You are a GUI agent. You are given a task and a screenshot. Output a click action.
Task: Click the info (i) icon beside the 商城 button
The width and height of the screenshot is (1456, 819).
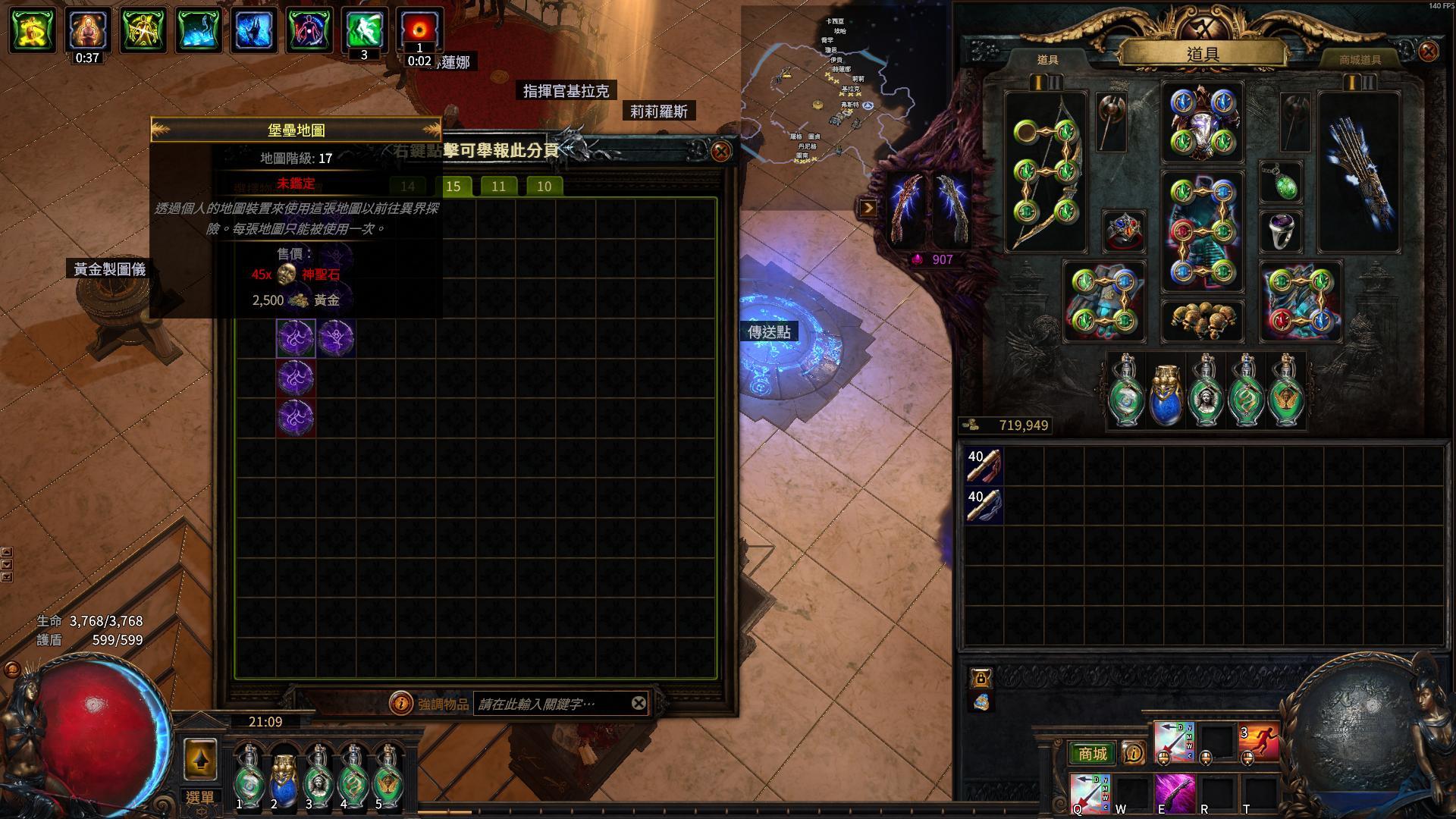click(1133, 752)
